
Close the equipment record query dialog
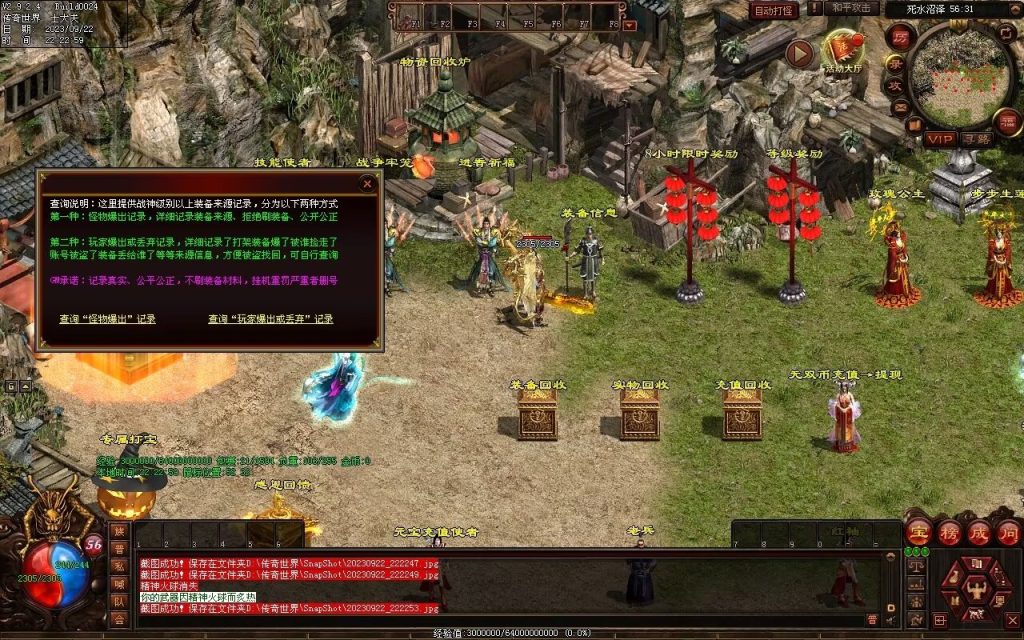click(367, 184)
